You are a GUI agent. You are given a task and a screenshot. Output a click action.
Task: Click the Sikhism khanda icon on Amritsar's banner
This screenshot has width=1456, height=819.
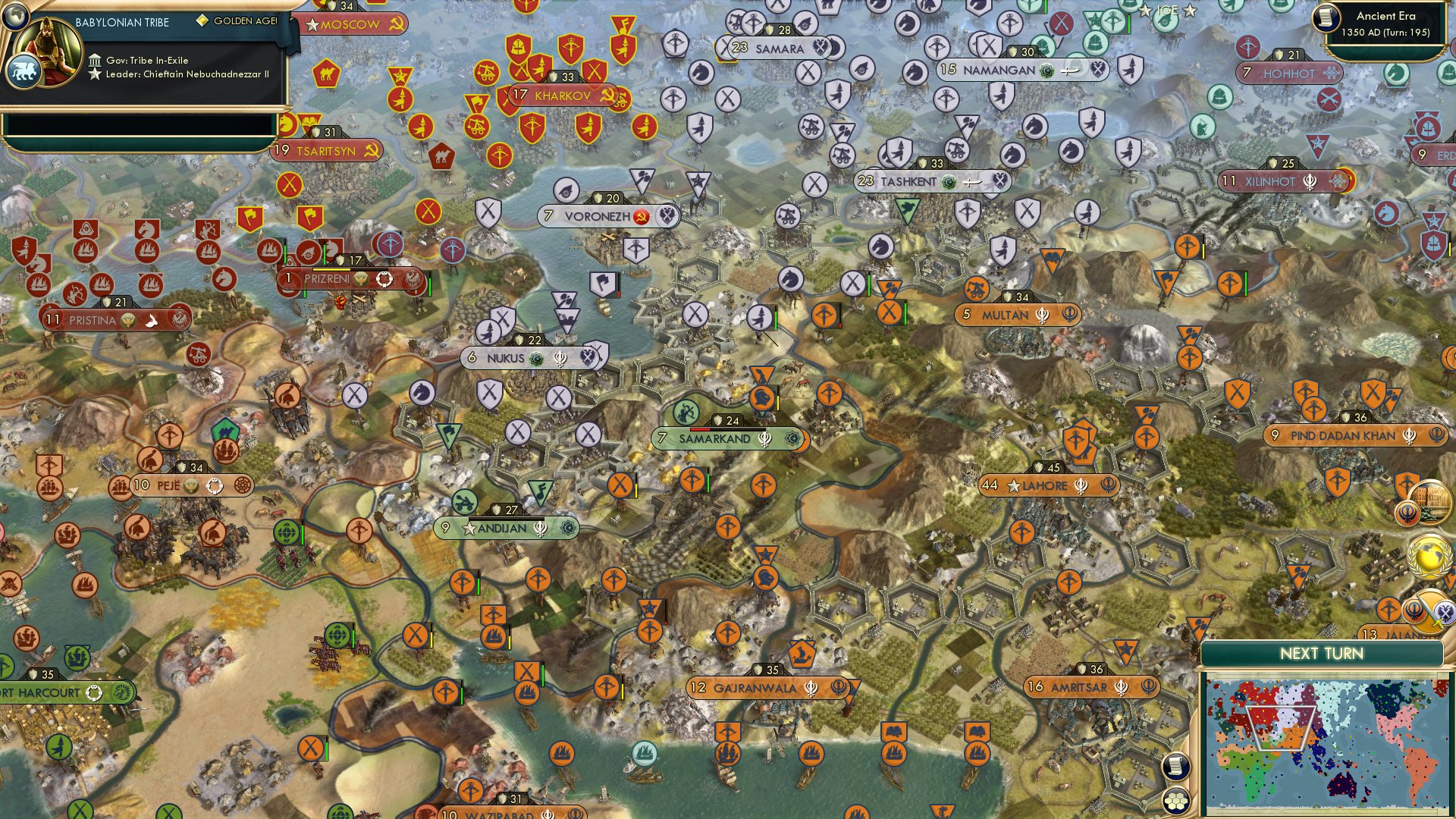(x=1120, y=687)
